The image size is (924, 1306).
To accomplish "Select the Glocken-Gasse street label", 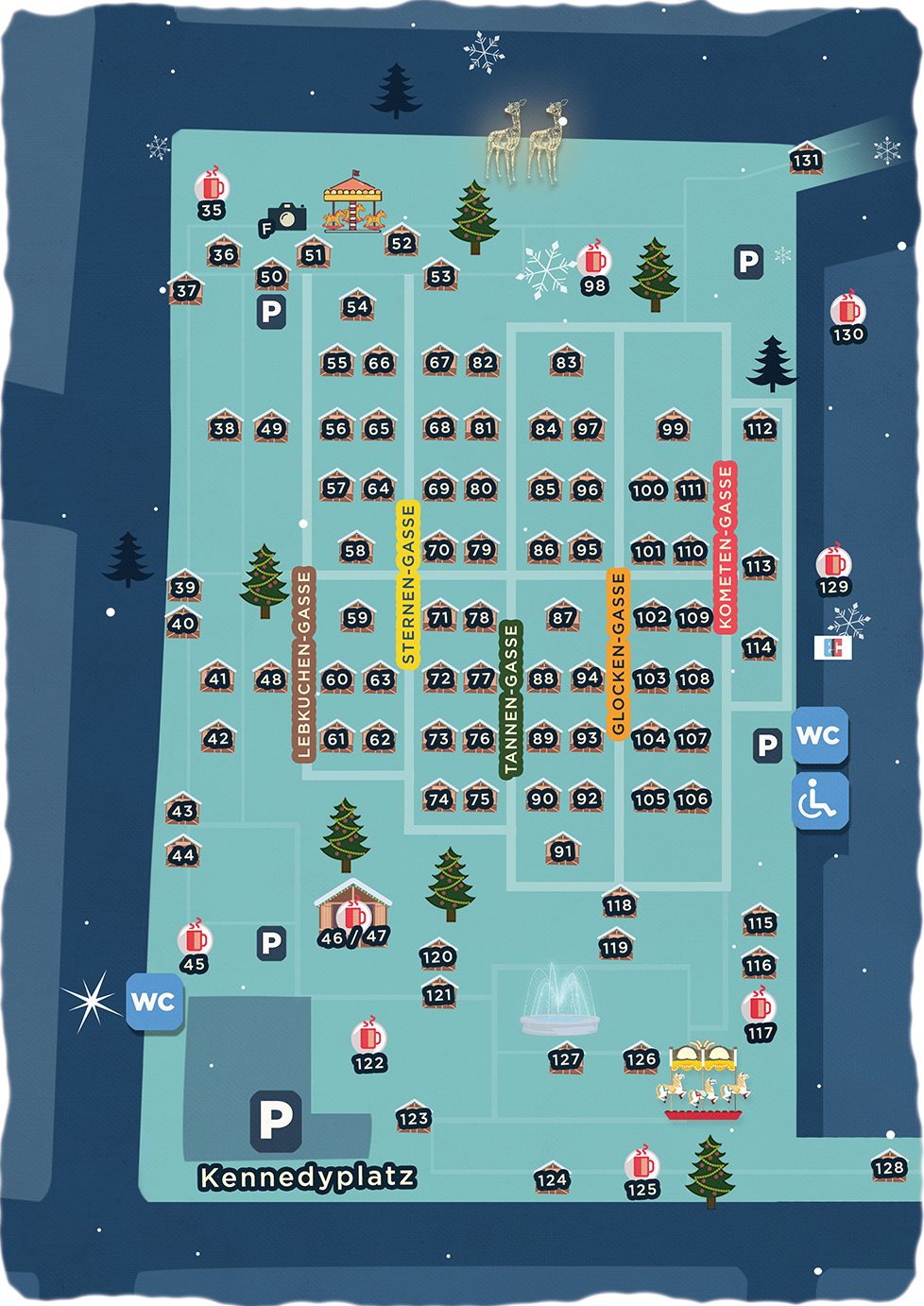I will (x=618, y=654).
